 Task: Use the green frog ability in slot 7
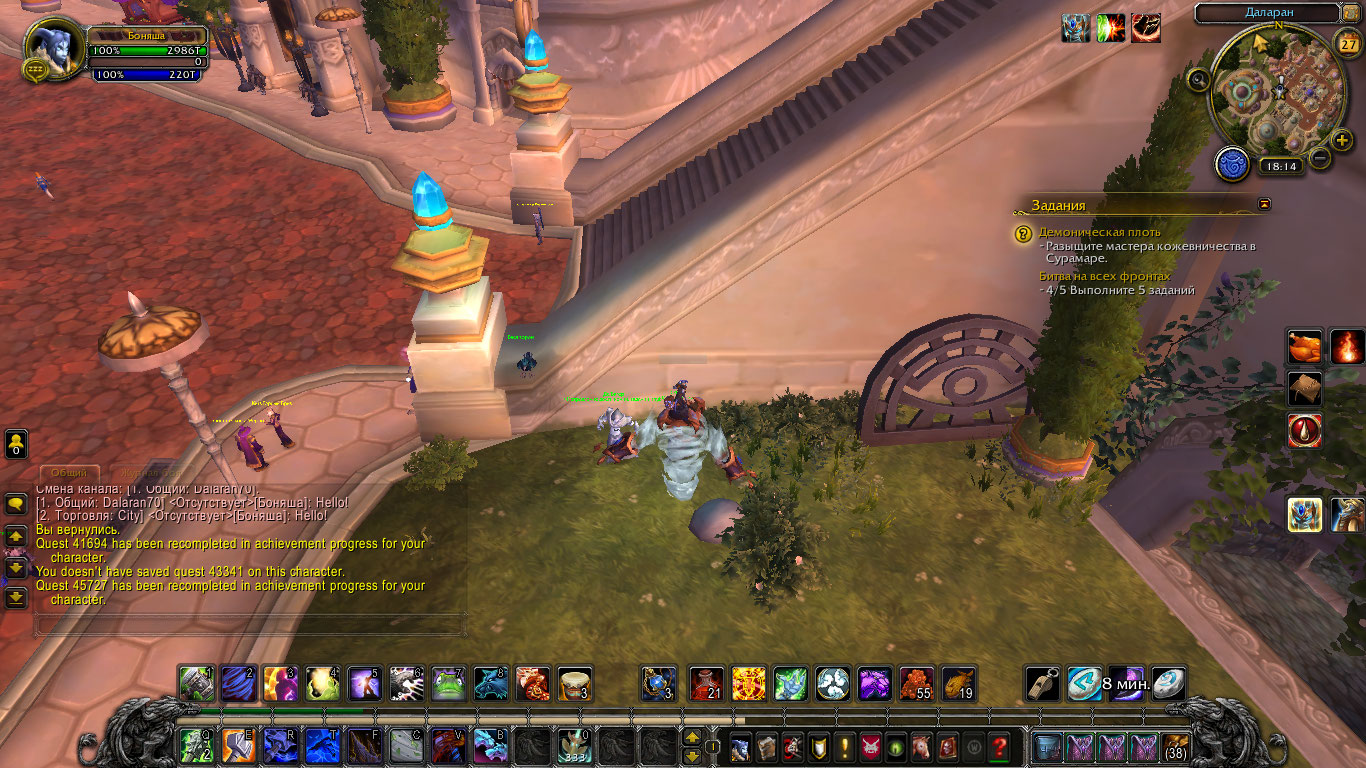tap(448, 684)
